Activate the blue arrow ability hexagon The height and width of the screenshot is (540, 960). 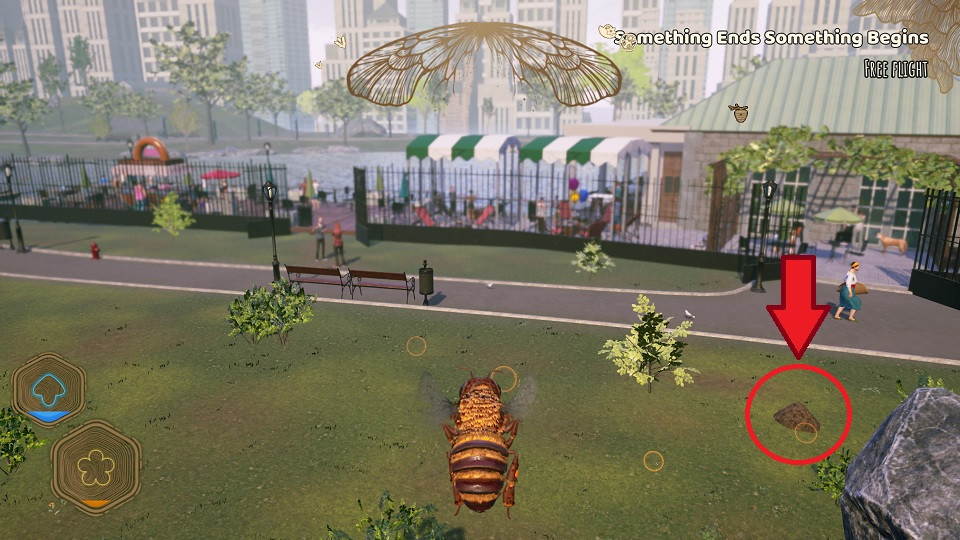[x=48, y=389]
